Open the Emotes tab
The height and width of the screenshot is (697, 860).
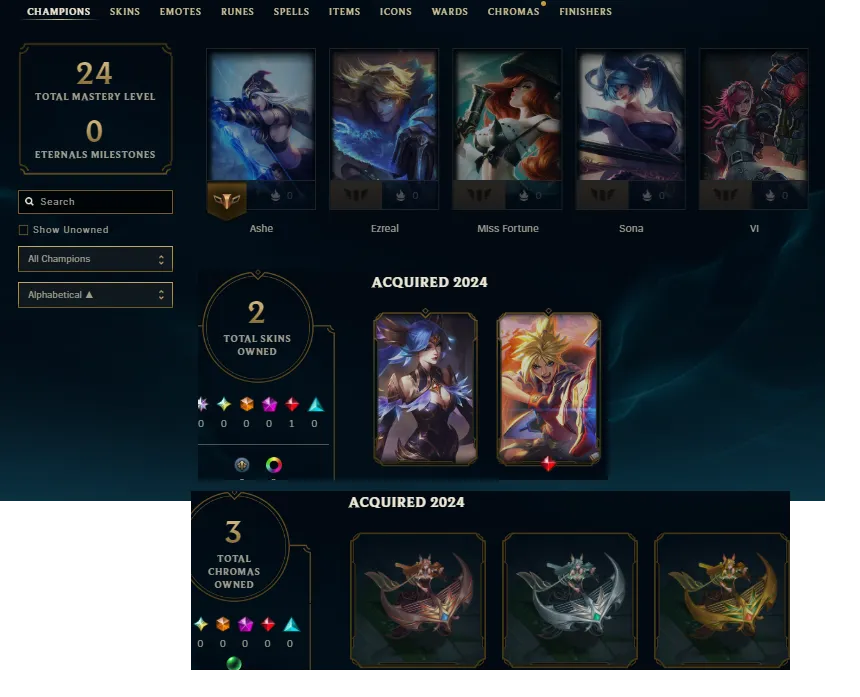(x=180, y=12)
